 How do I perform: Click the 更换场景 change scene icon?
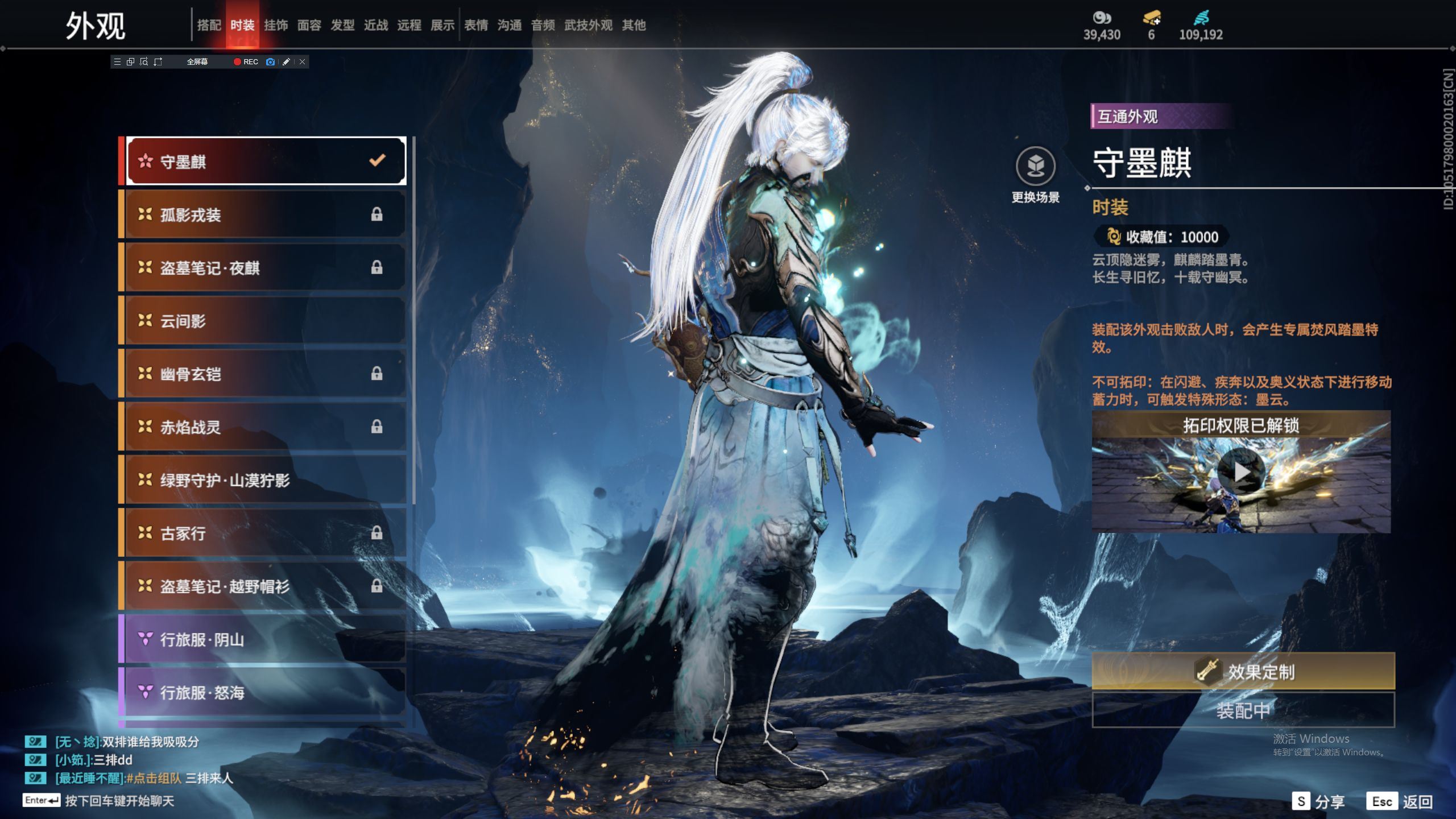1035,167
